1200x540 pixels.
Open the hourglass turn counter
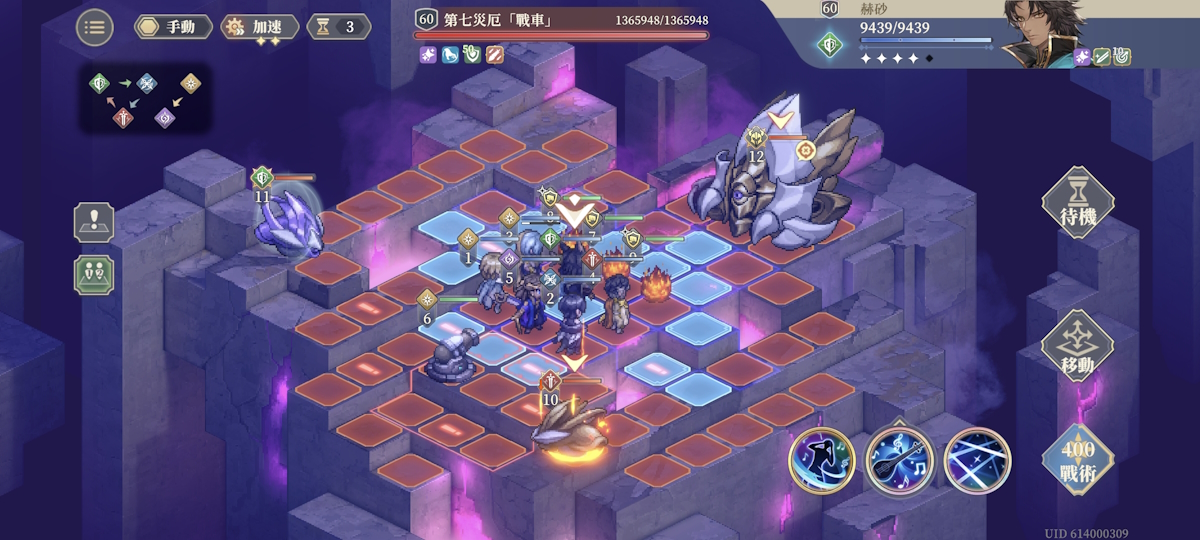(x=338, y=27)
